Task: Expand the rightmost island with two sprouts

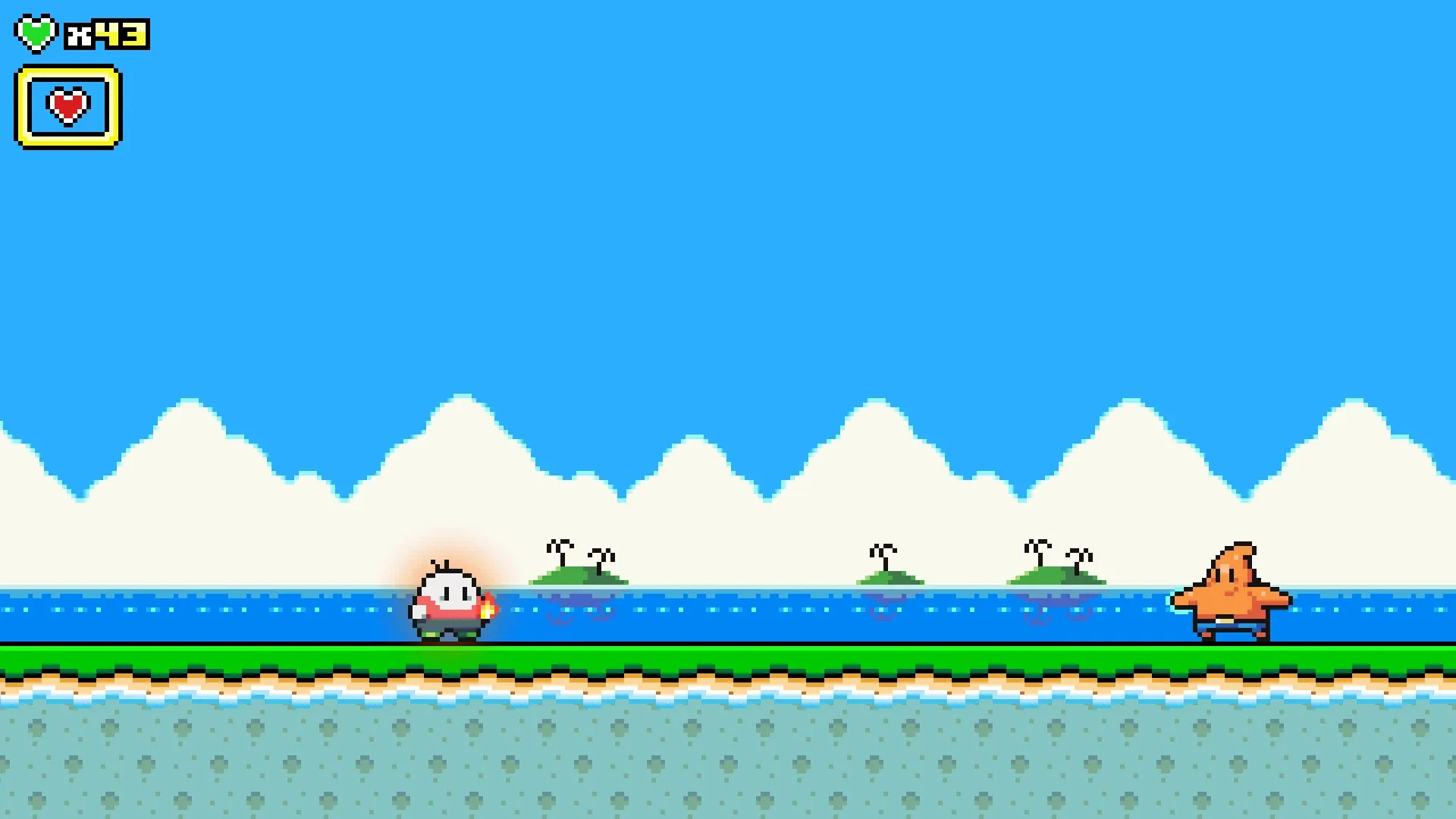Action: (x=1058, y=576)
